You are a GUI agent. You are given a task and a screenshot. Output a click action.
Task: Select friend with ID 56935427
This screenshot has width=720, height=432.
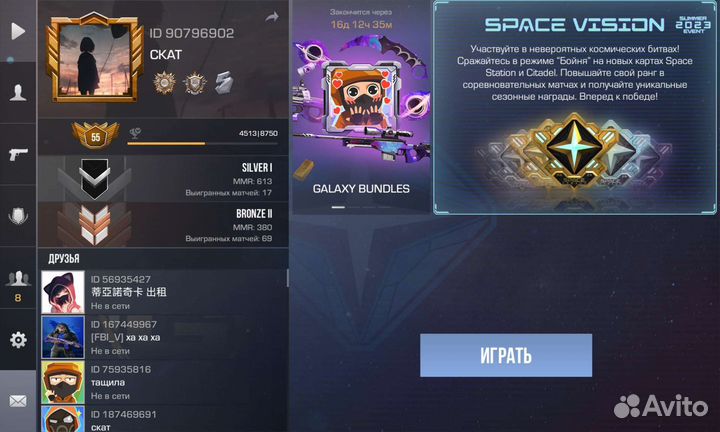tap(162, 292)
